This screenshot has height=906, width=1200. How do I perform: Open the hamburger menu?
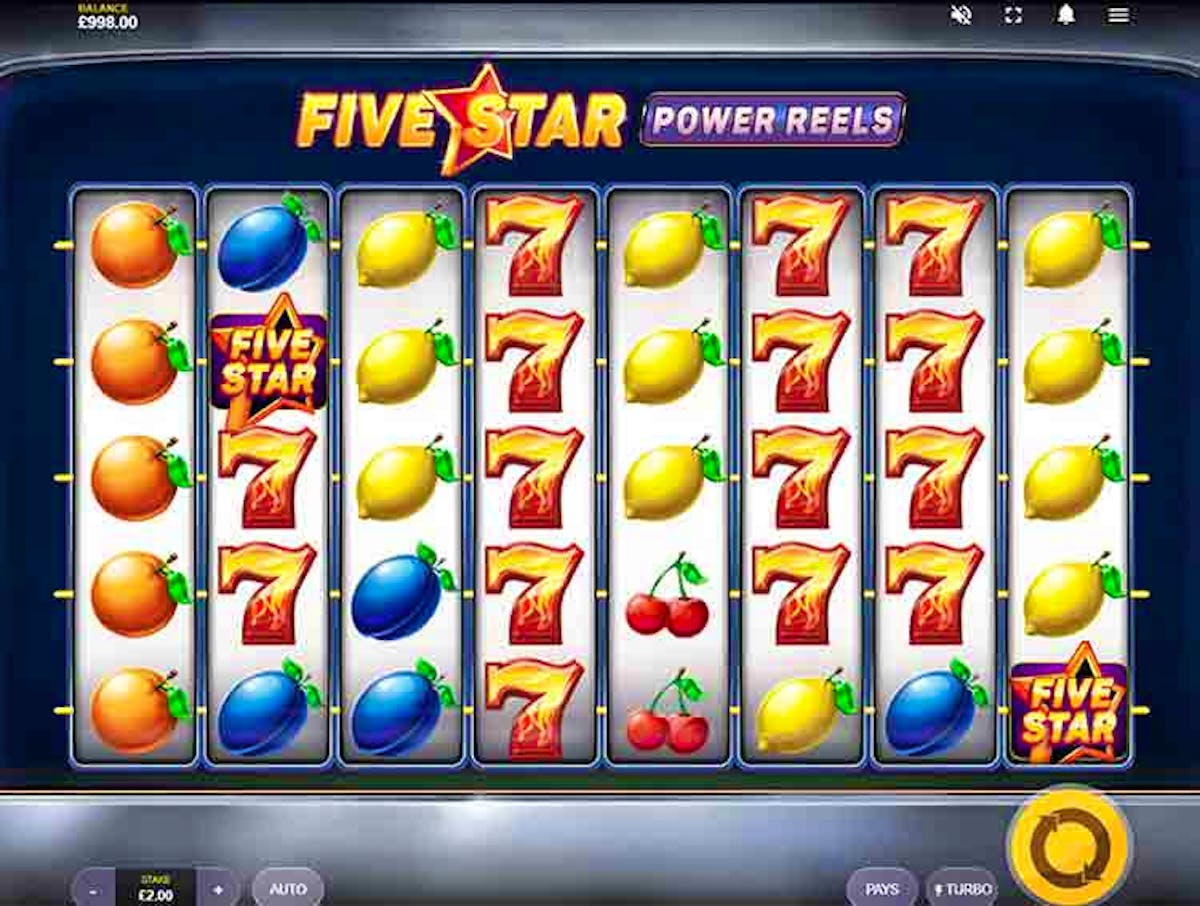(x=1119, y=15)
